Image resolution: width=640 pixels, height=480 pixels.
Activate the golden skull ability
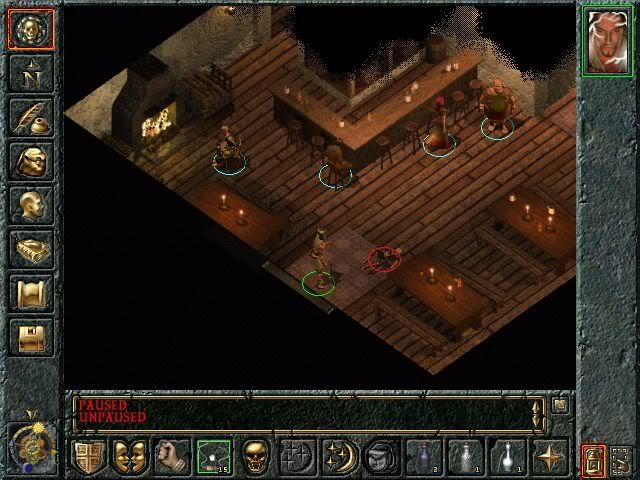(x=255, y=456)
